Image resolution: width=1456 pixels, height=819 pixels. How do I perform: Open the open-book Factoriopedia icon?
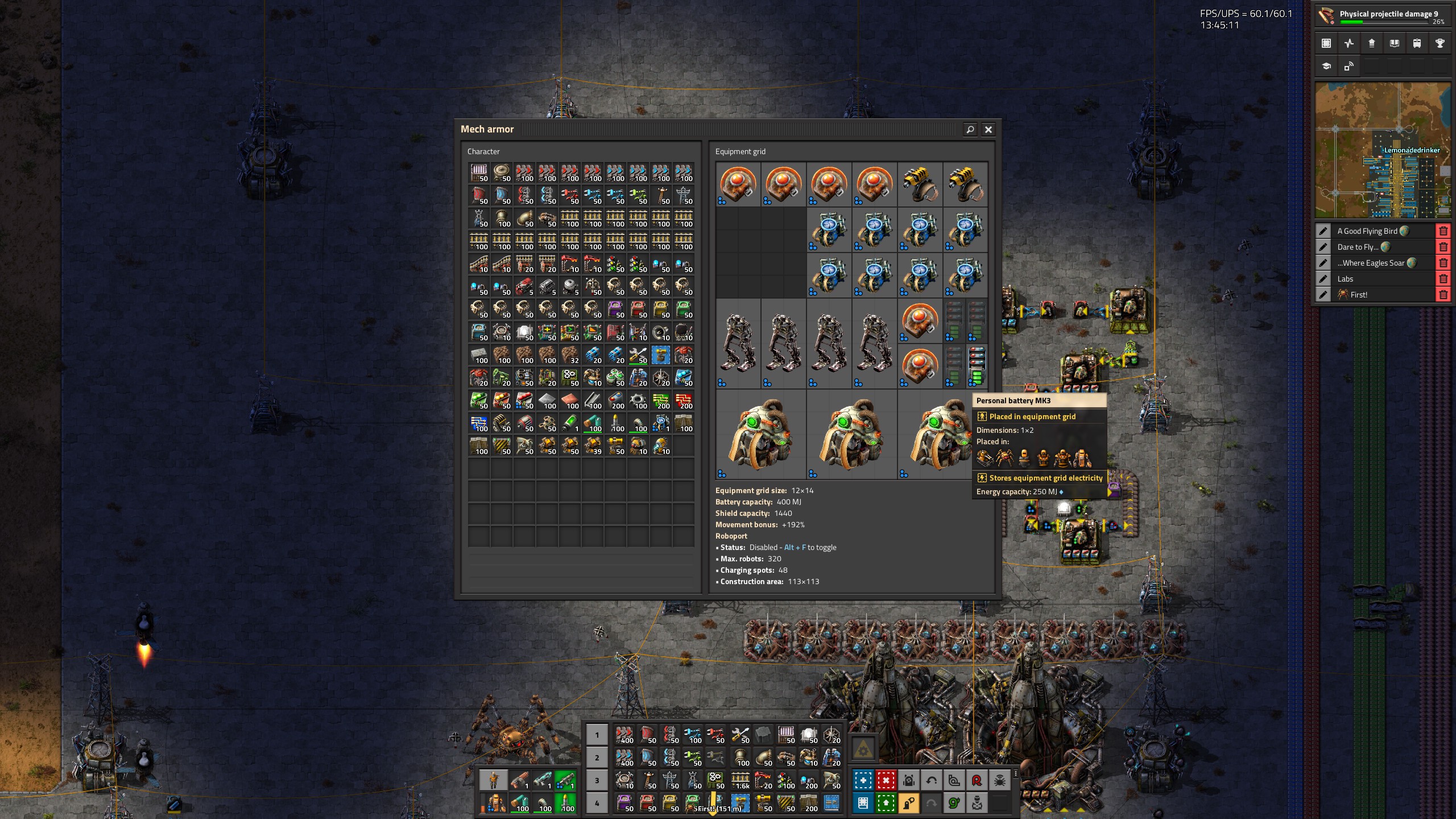1394,43
